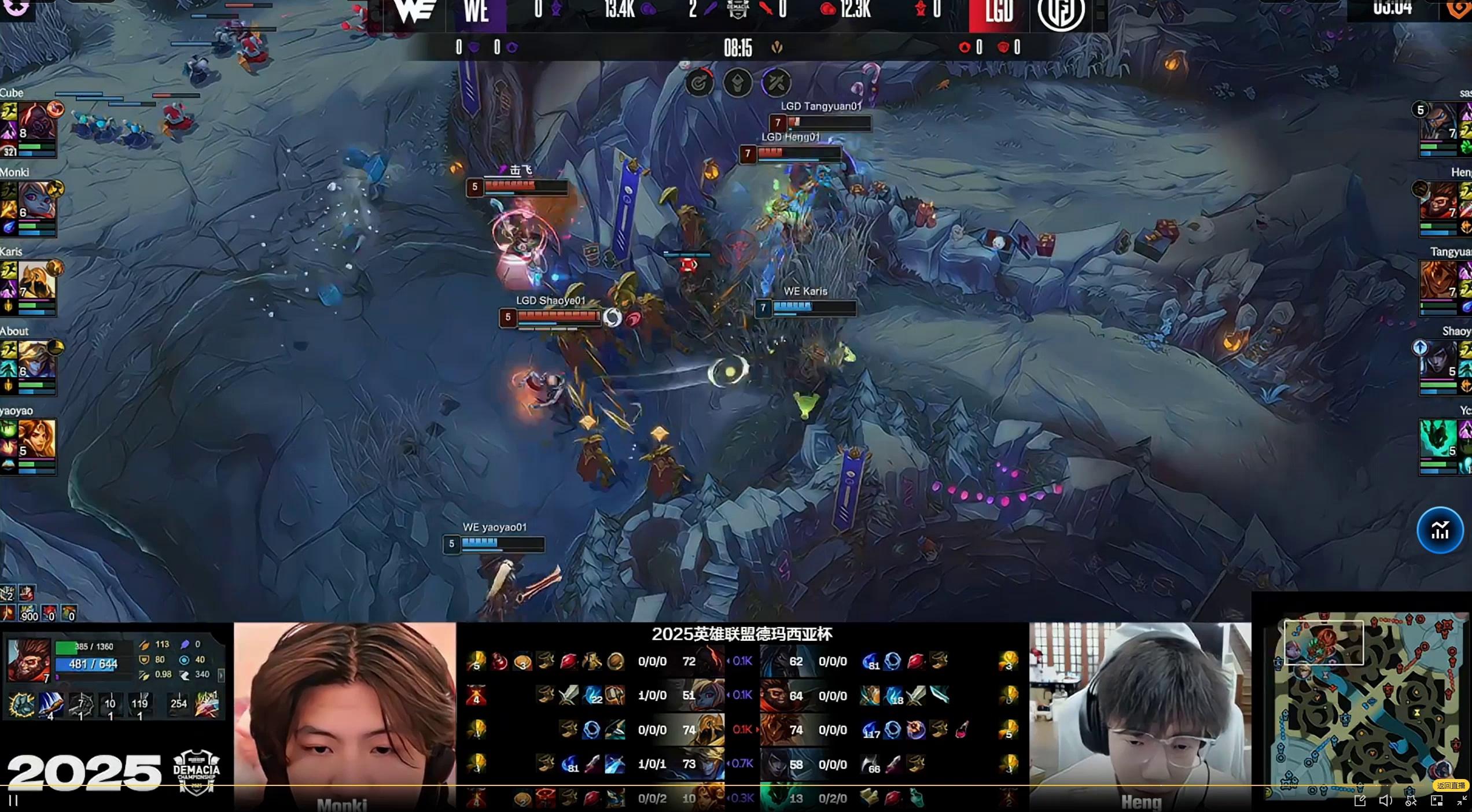Toggle the video volume speaker icon

pos(1385,800)
